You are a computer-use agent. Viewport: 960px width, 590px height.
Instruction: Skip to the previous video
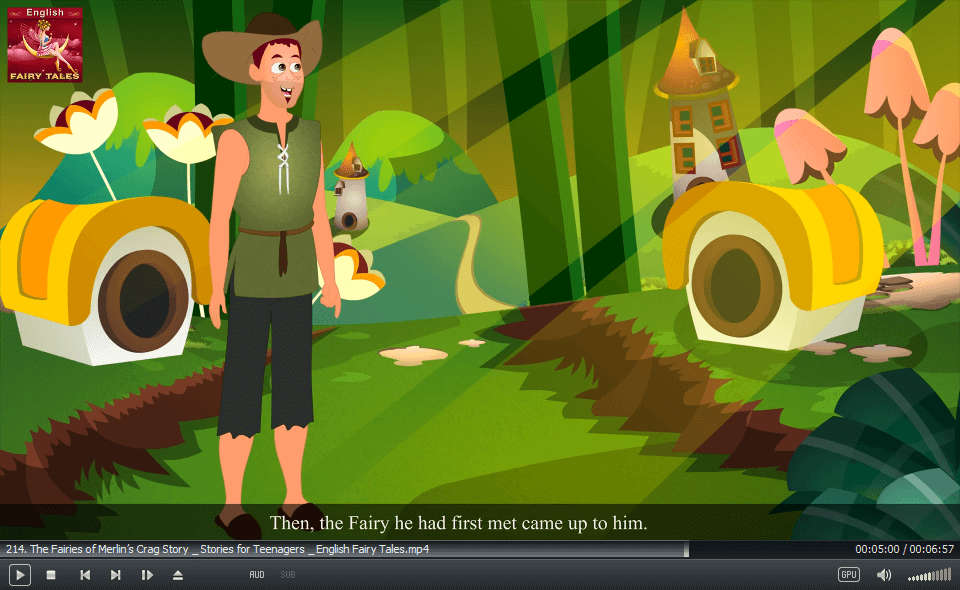[85, 575]
